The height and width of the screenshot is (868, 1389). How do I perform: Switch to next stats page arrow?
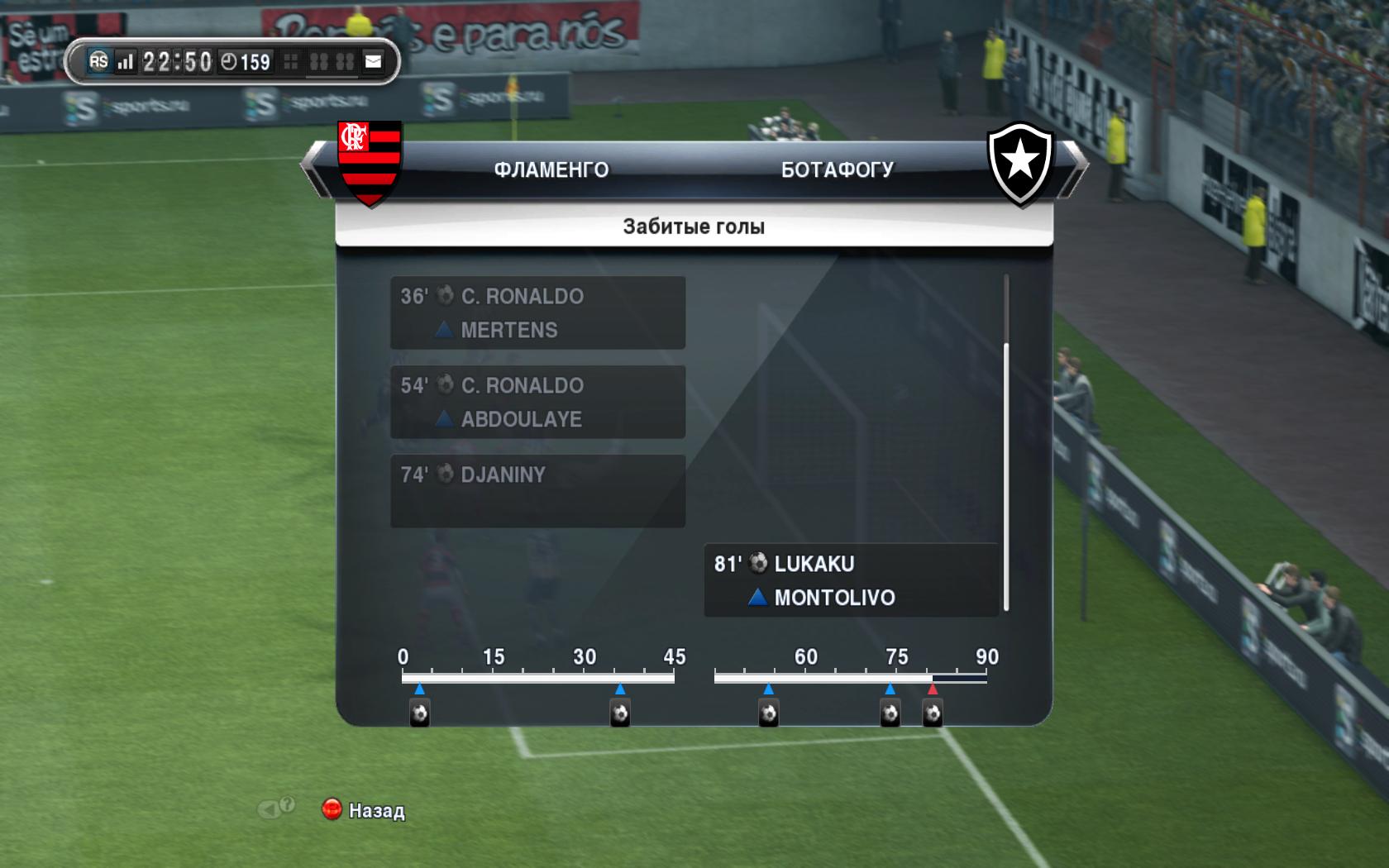point(1076,169)
